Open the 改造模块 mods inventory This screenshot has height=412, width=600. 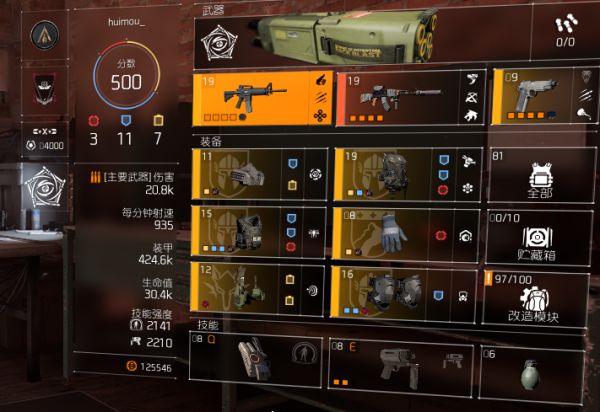[x=539, y=296]
